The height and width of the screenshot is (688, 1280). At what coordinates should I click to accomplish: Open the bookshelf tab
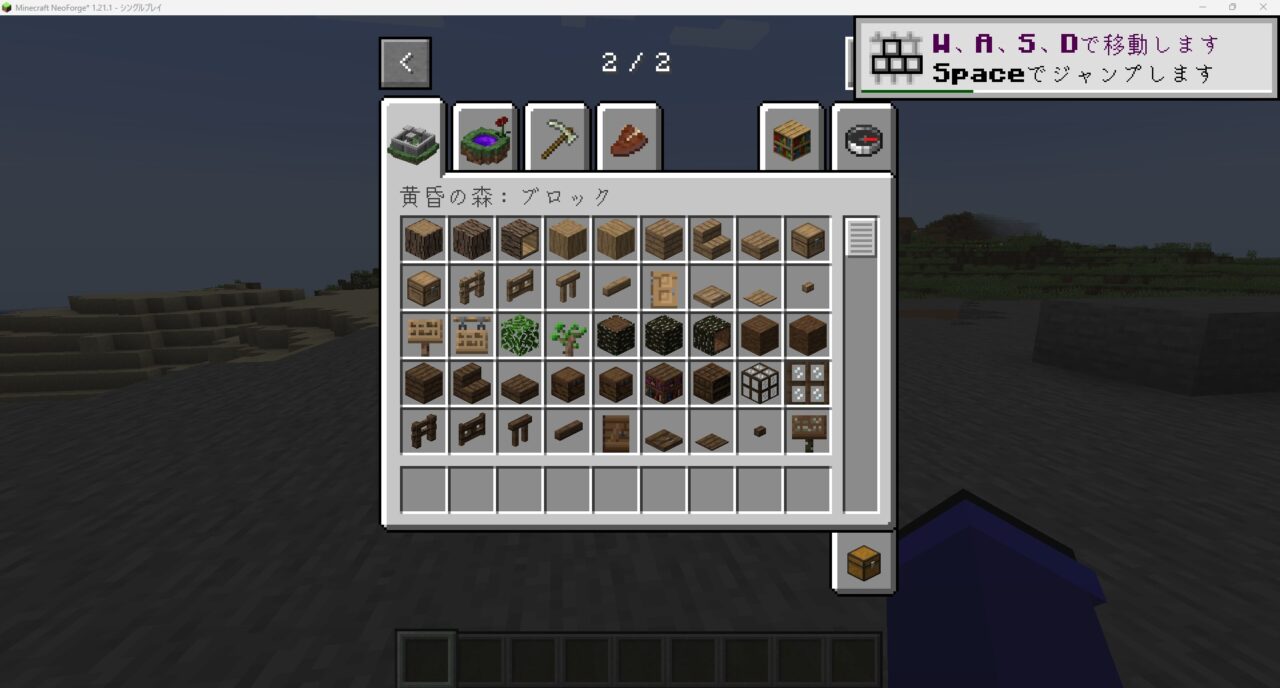click(791, 141)
